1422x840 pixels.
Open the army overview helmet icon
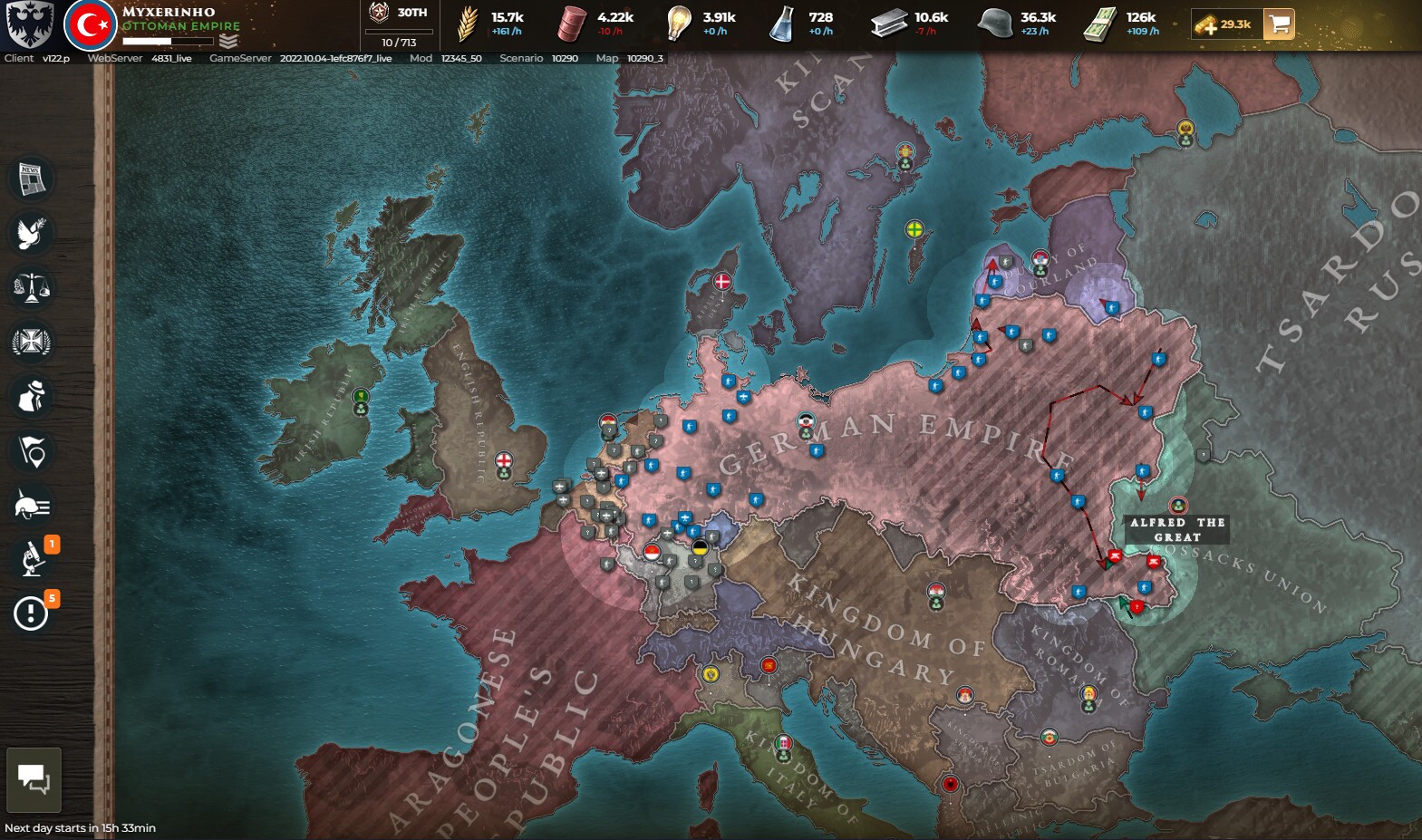coord(31,506)
